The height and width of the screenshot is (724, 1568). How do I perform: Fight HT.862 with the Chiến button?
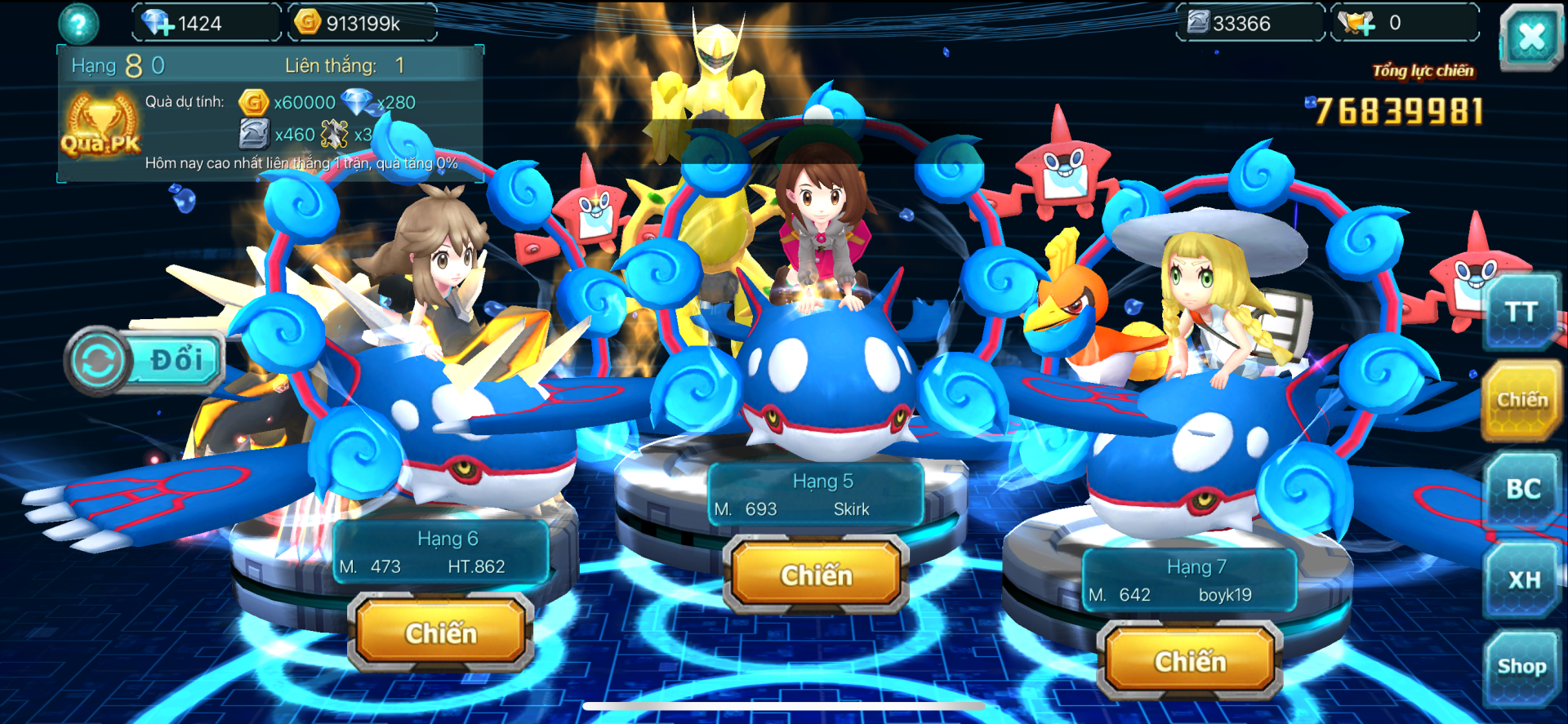click(441, 633)
